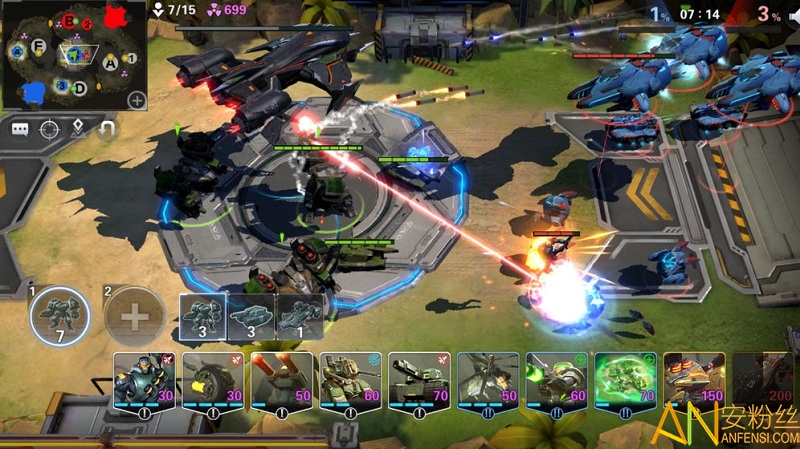Jump to control point D on minimap
Screen dimensions: 800x449
pos(80,89)
